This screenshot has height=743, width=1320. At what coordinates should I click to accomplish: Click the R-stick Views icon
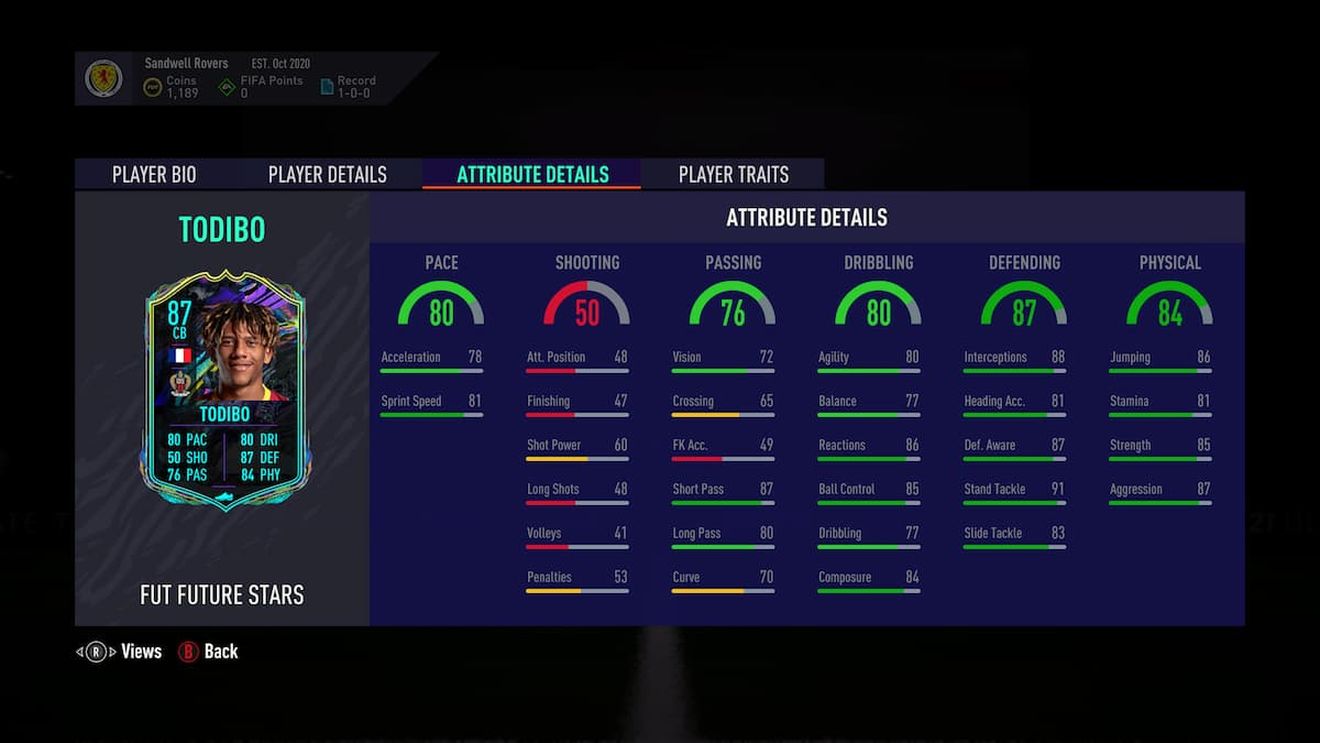tap(94, 651)
